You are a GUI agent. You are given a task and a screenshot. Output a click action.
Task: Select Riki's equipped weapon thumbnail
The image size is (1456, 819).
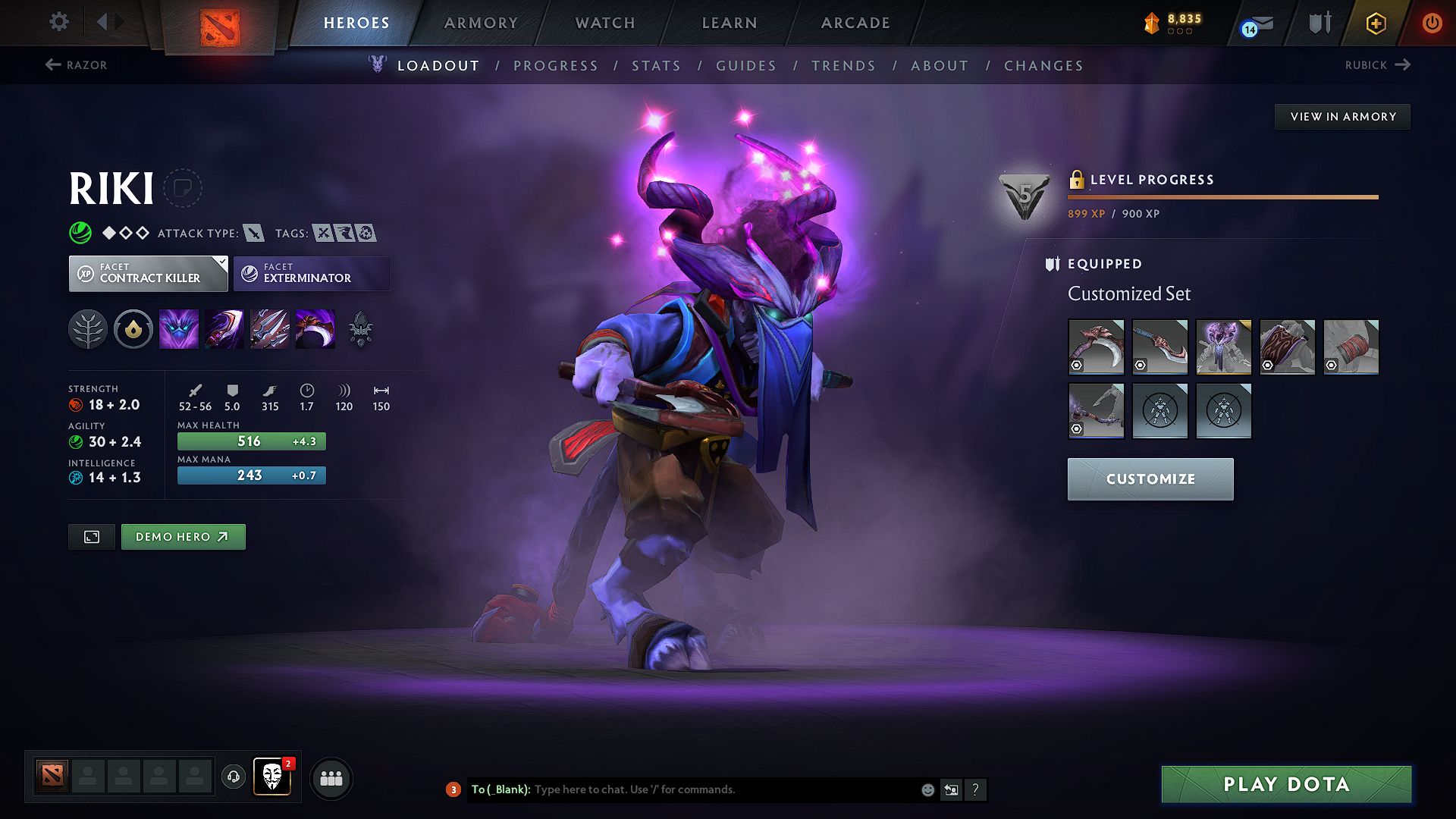click(x=1096, y=347)
